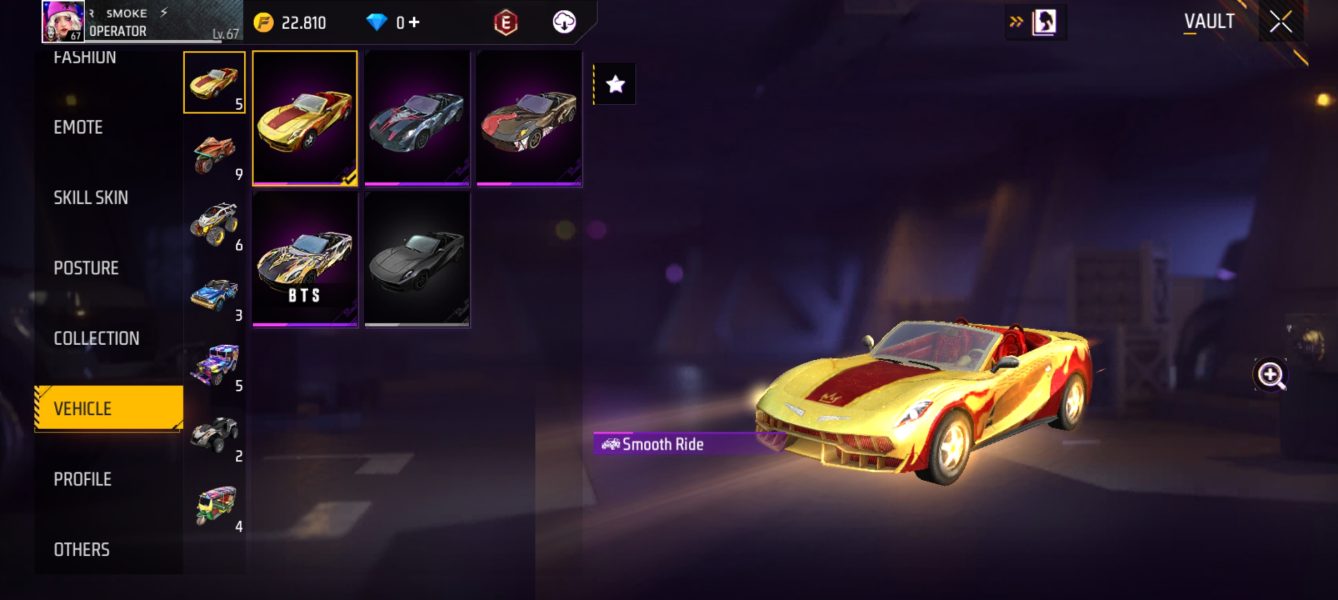This screenshot has height=600, width=1338.
Task: Show the monster truck vehicle skins
Action: click(x=214, y=224)
